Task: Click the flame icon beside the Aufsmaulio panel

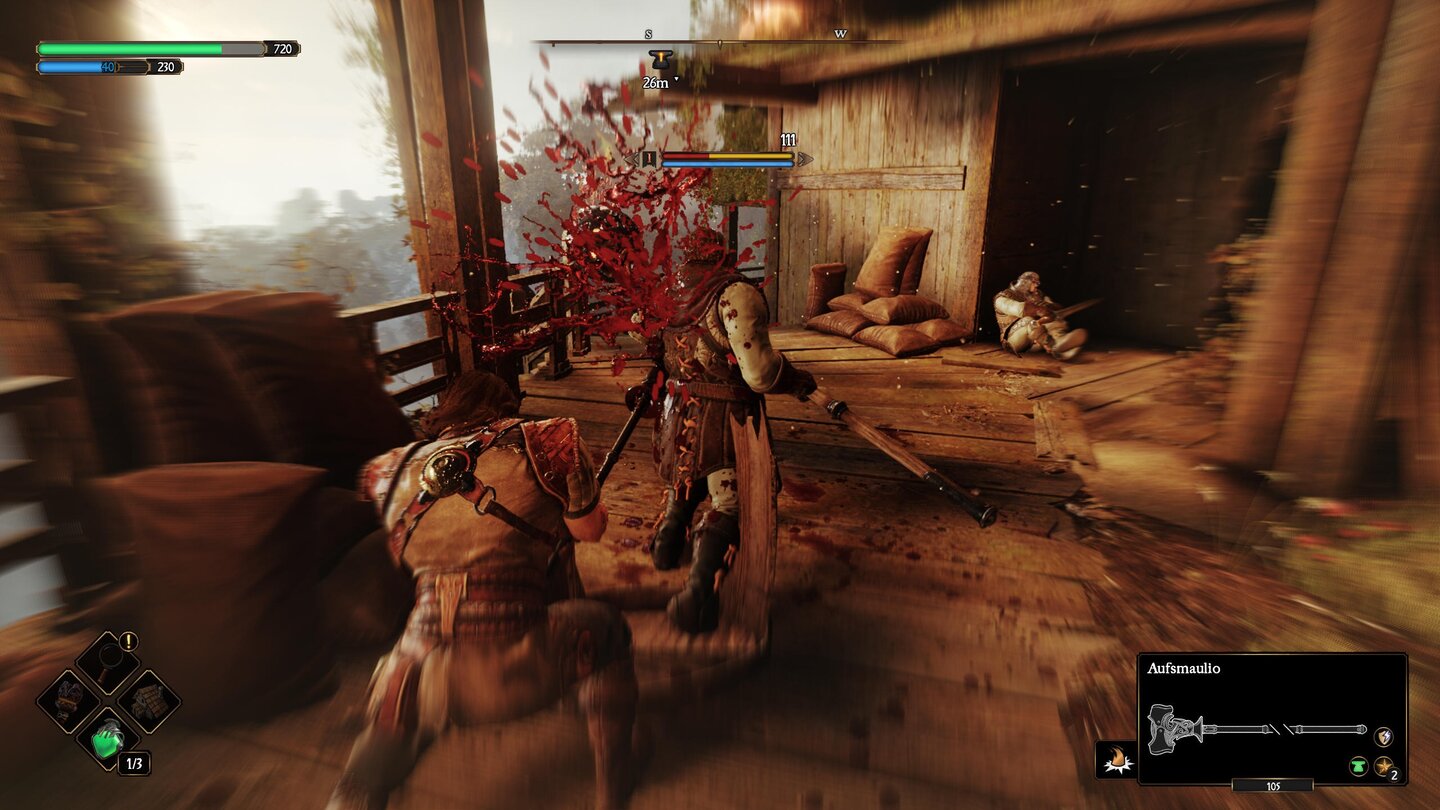Action: tap(1115, 759)
